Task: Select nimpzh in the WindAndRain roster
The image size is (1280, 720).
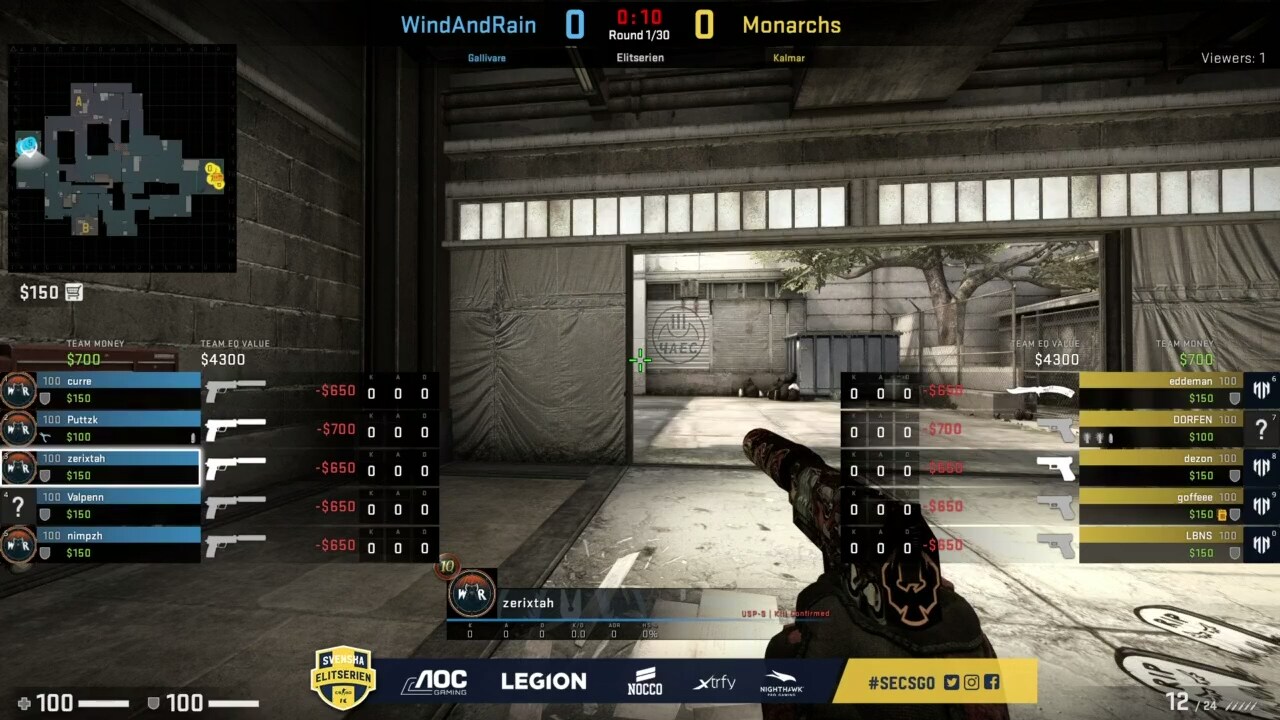Action: (x=118, y=543)
